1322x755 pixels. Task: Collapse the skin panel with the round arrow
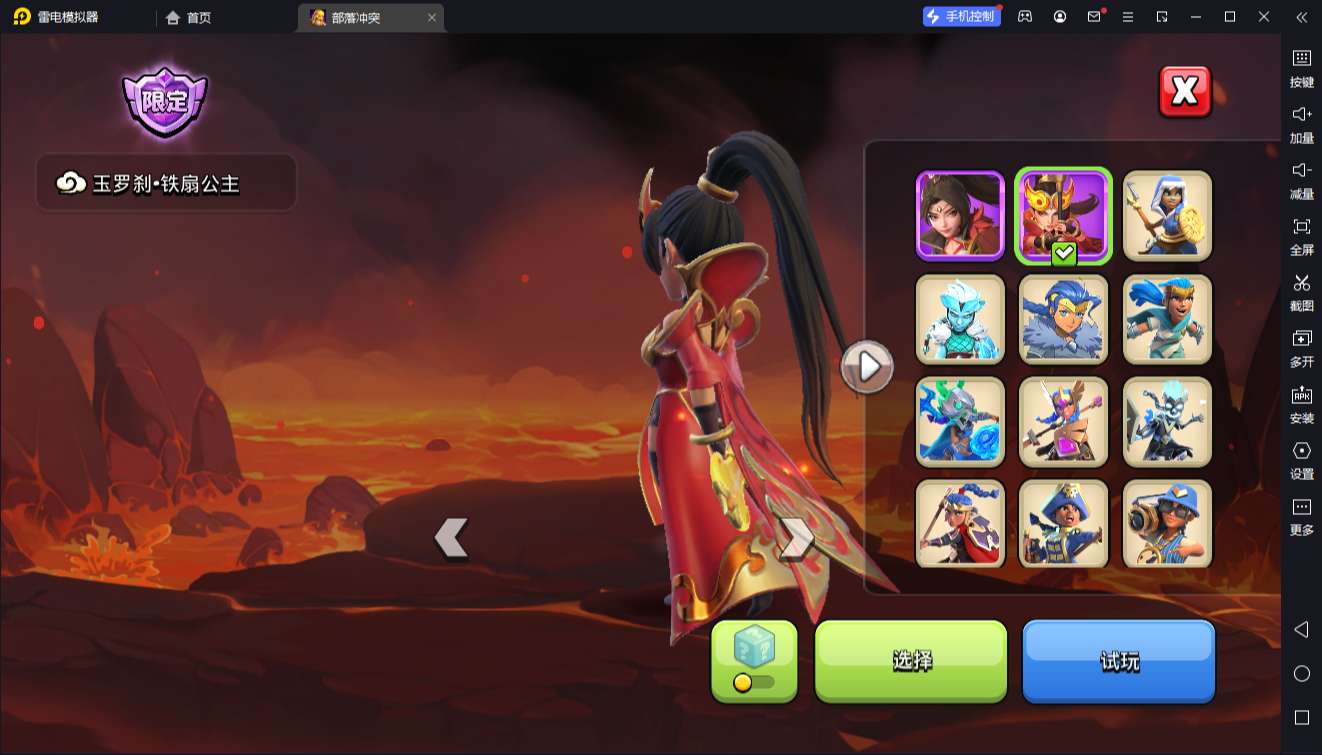[867, 367]
